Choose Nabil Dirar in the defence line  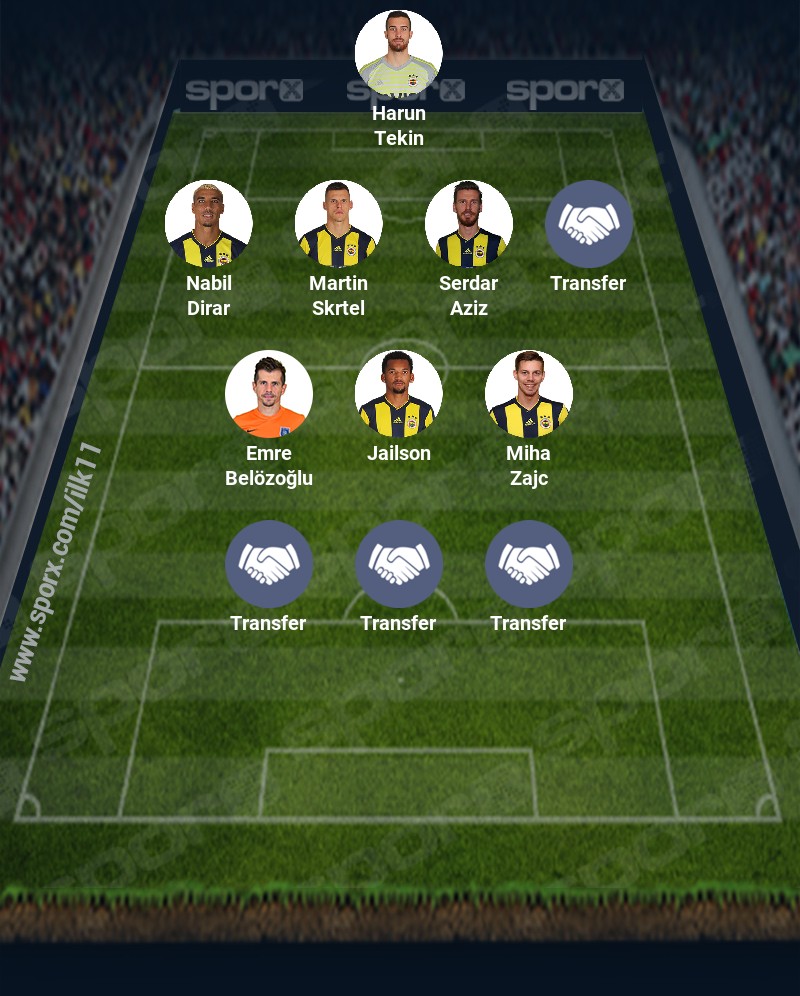[209, 224]
